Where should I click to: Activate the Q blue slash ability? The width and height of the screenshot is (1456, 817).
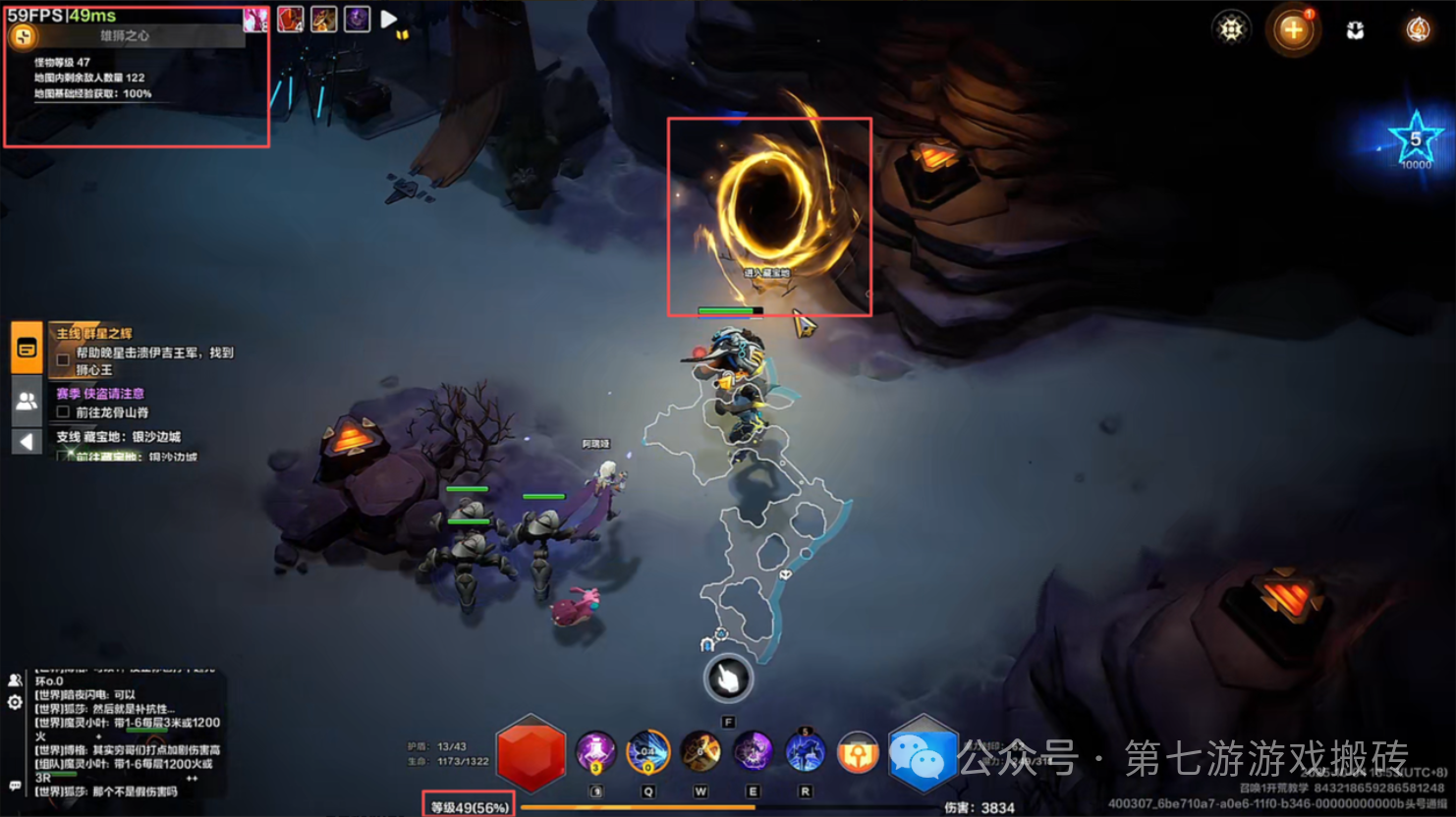click(647, 753)
